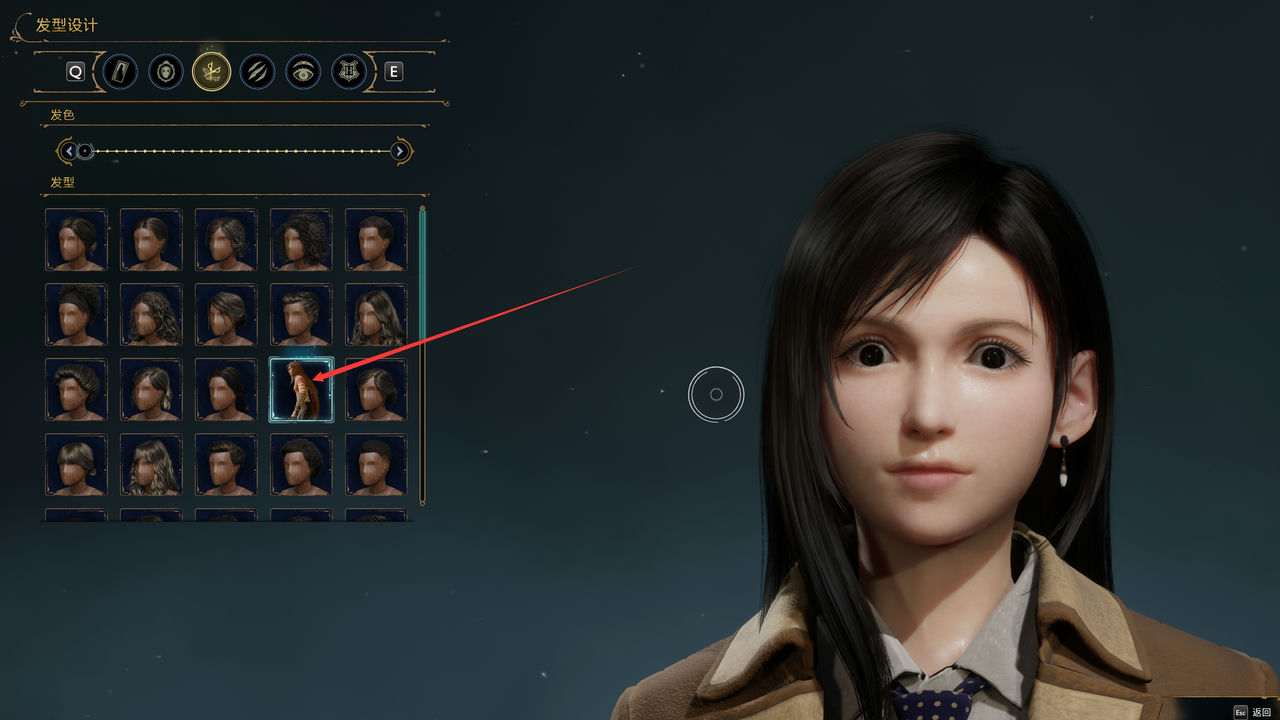
Task: Choose the voluminous curly afro hairstyle
Action: 301,239
